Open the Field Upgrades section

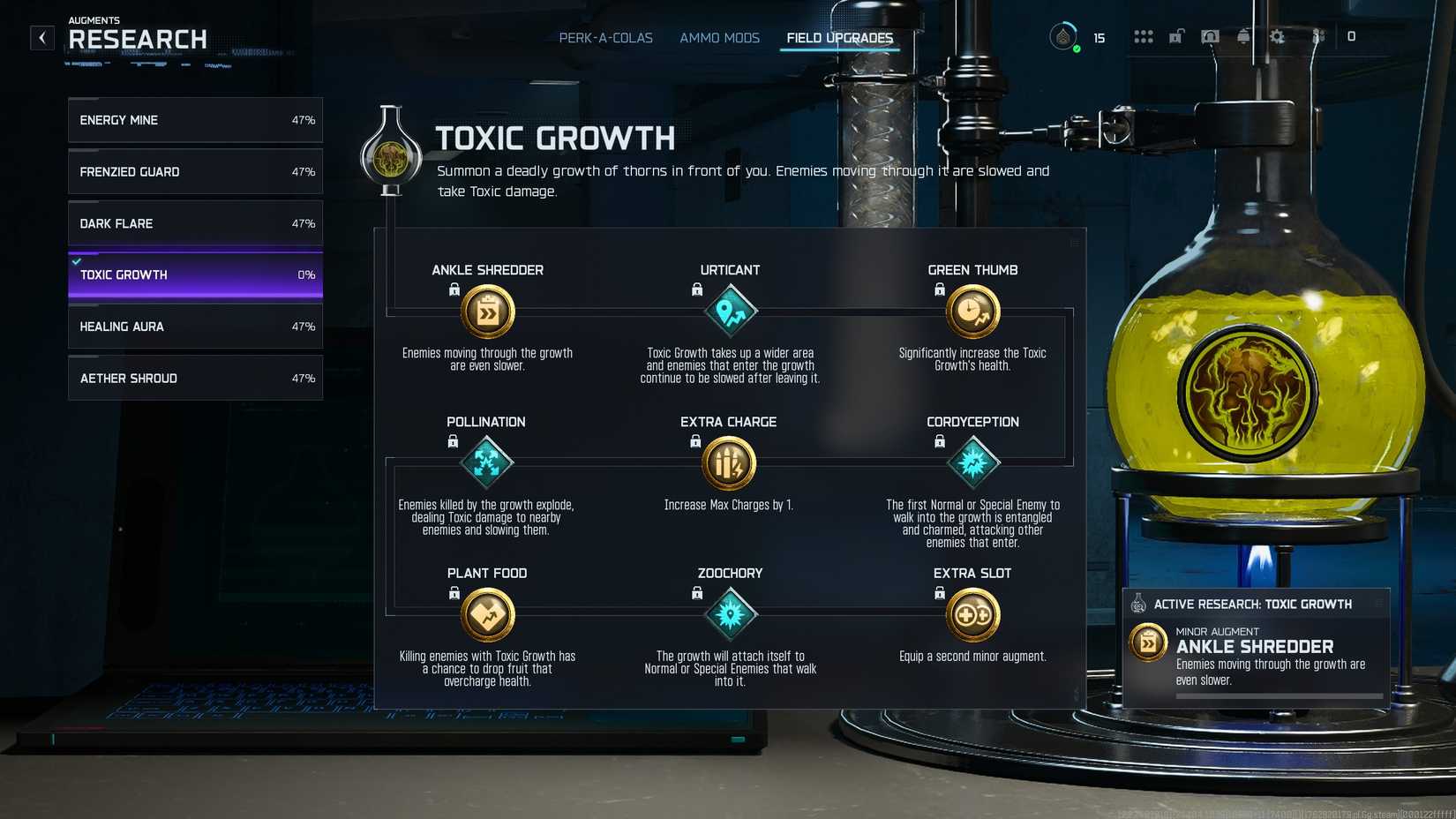pyautogui.click(x=838, y=38)
